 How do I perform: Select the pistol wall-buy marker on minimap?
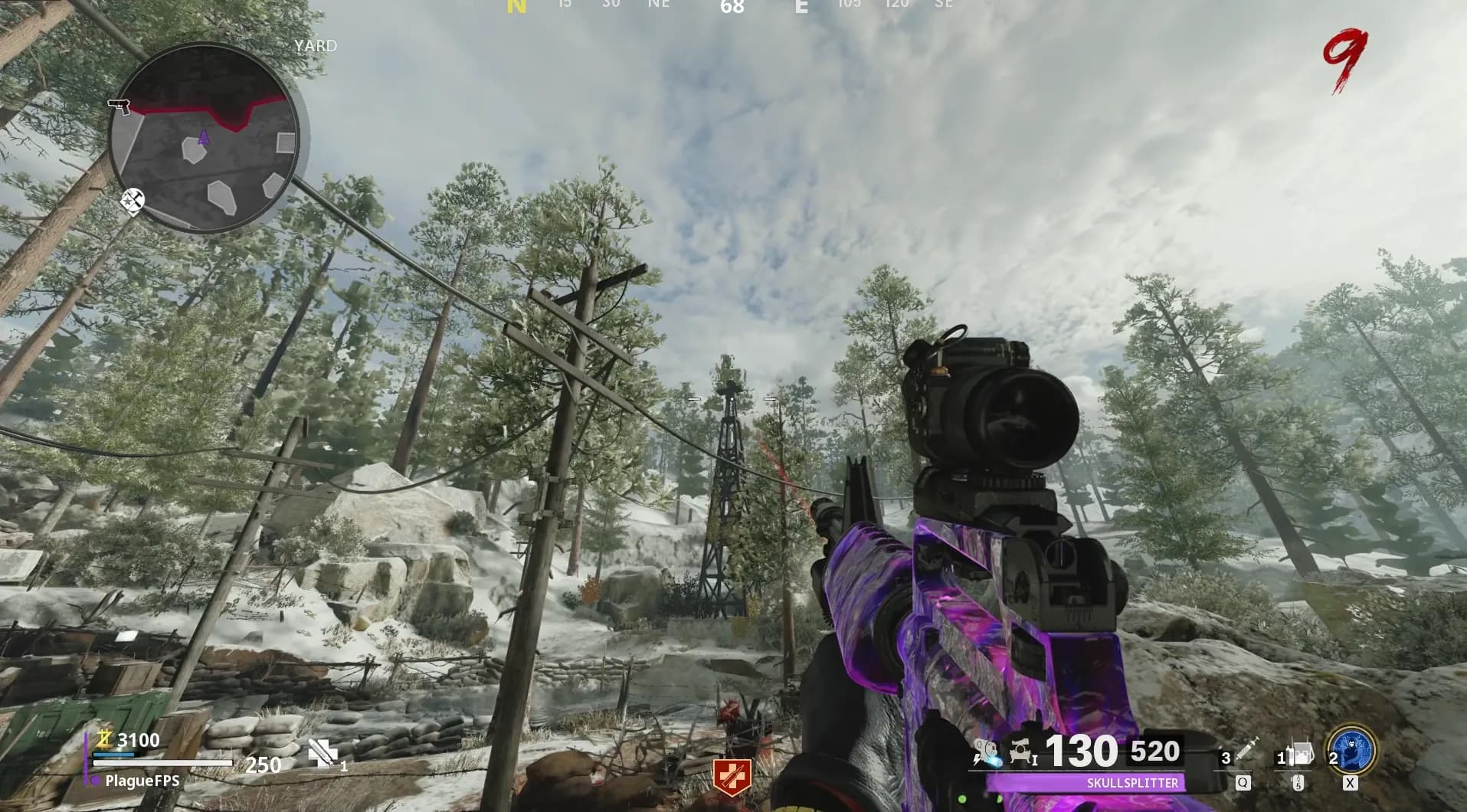[x=119, y=106]
